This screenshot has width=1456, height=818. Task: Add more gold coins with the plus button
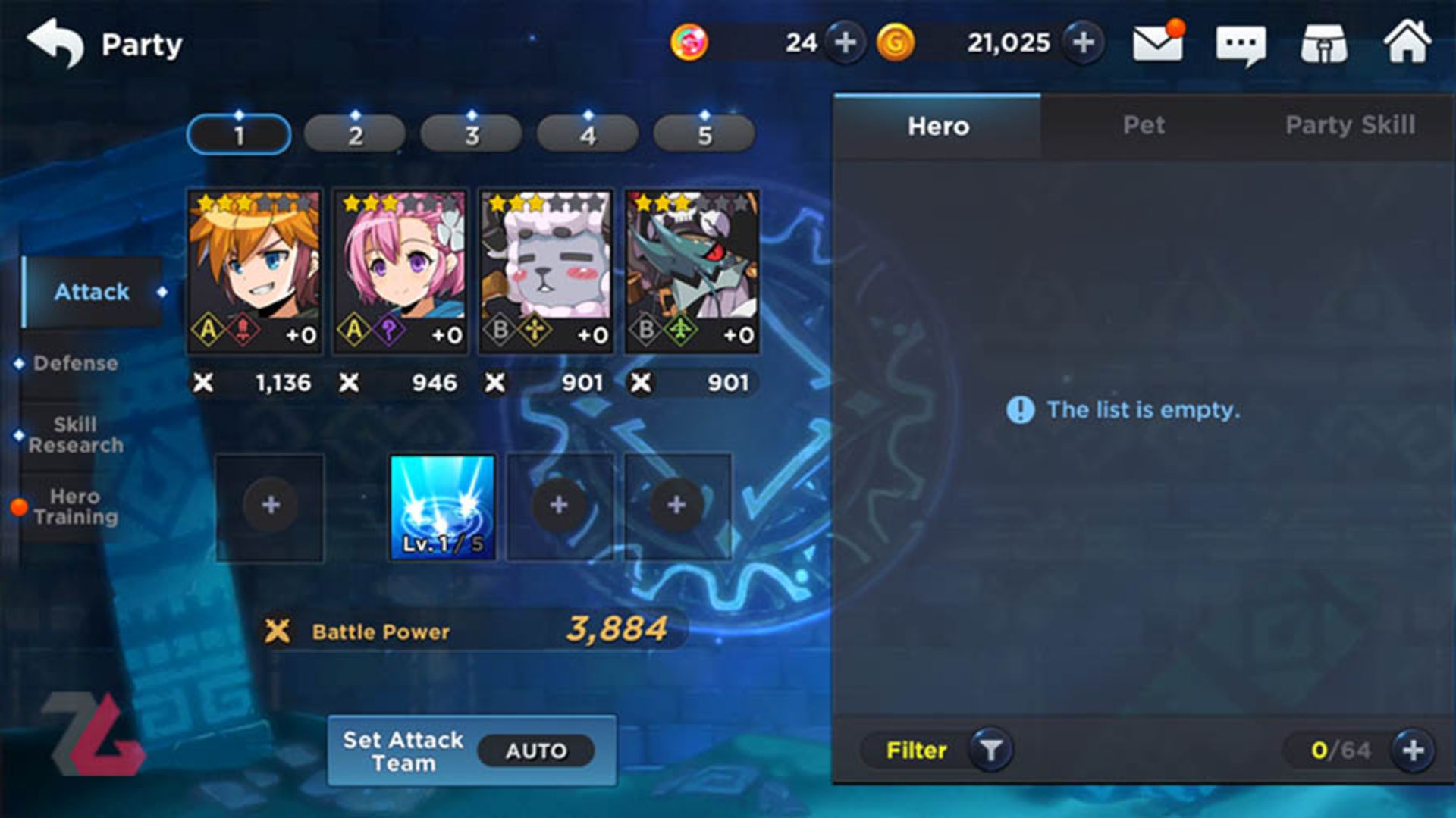point(1083,42)
